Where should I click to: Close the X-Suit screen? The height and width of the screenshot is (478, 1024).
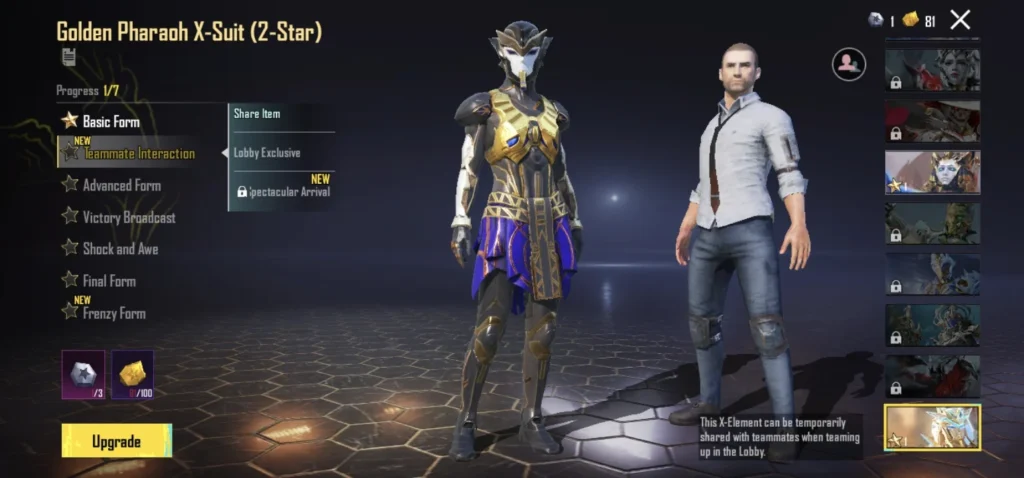click(x=960, y=19)
